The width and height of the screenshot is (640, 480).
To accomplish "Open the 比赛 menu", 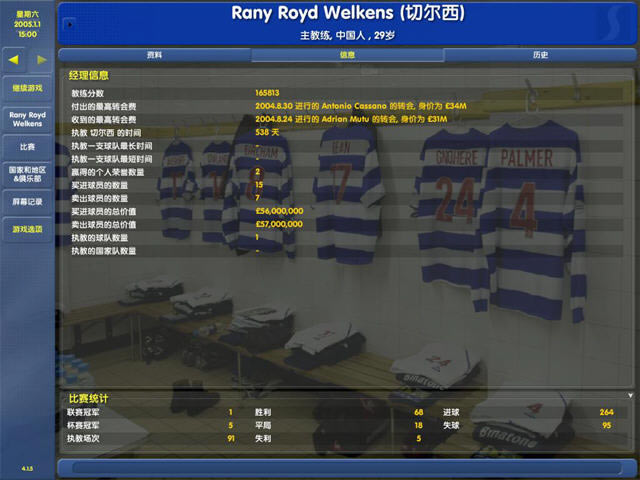I will coord(27,147).
